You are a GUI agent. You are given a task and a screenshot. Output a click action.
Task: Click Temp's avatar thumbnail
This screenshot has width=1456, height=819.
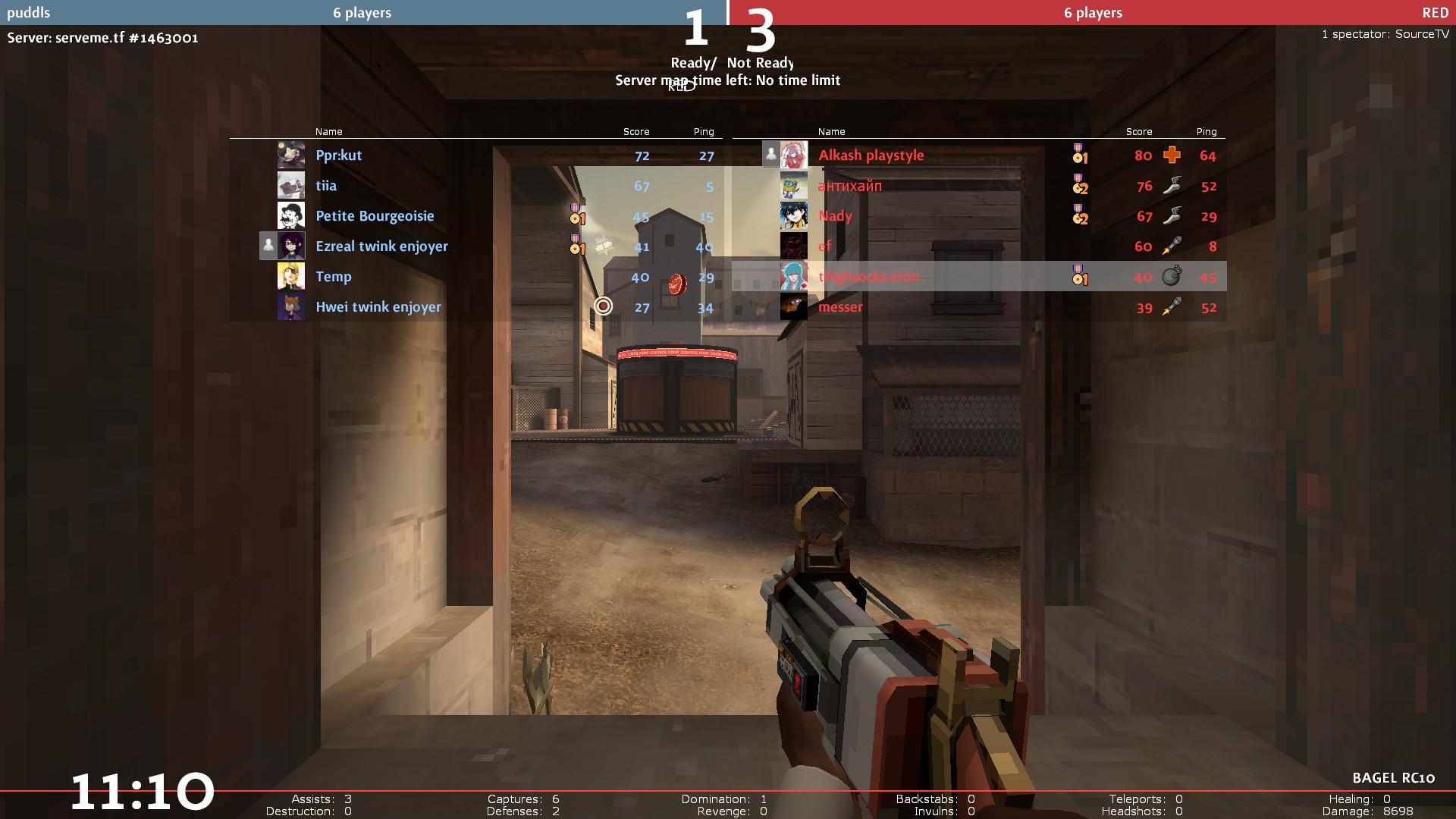[x=291, y=277]
